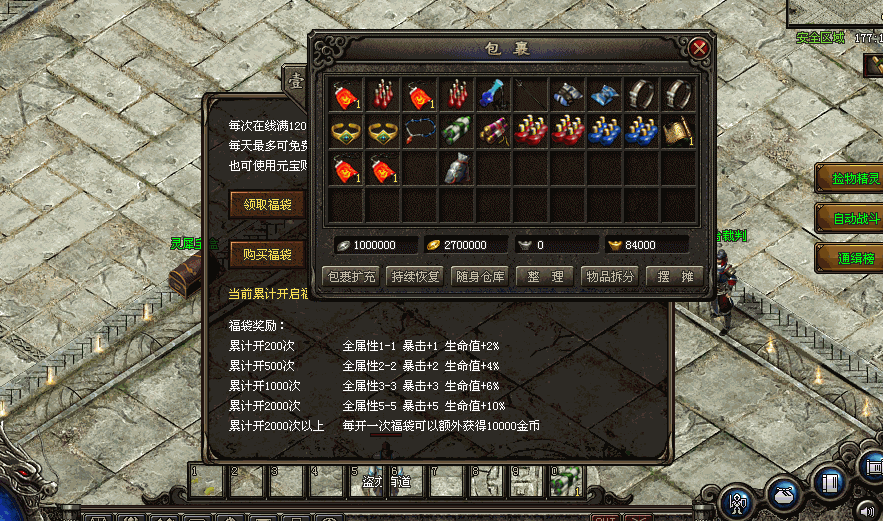Set up a stall with 摆摊
The width and height of the screenshot is (883, 521).
(x=674, y=277)
